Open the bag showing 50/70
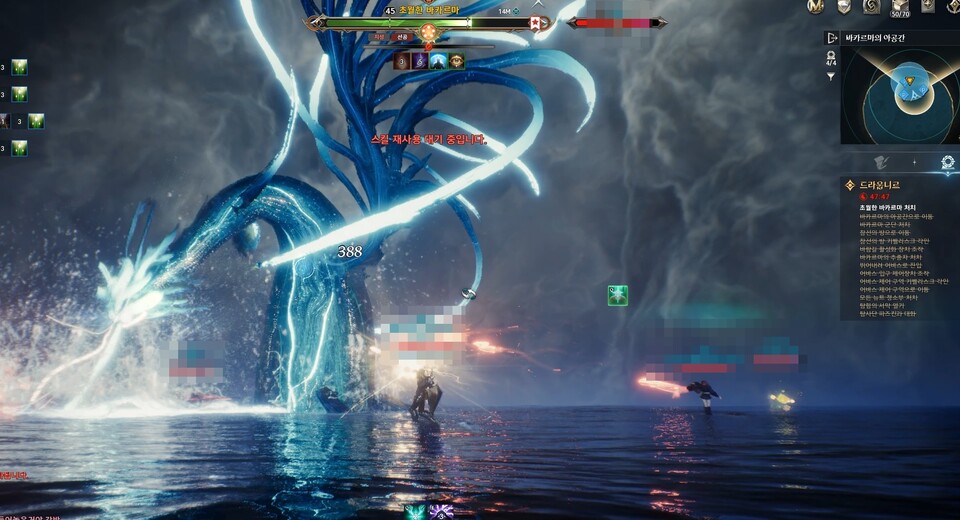 899,7
